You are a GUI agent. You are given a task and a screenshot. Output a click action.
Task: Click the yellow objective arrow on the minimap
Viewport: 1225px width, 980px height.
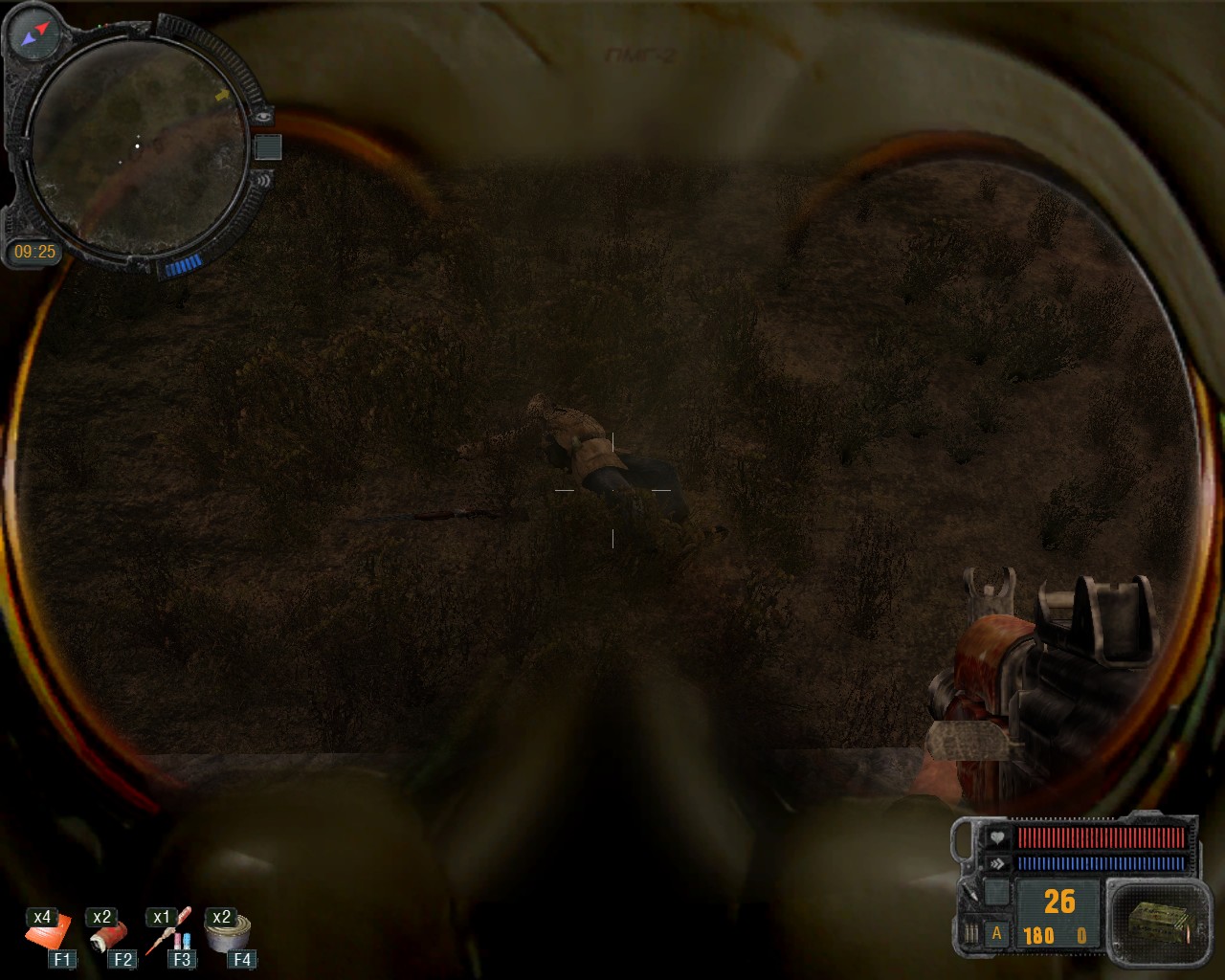[223, 96]
